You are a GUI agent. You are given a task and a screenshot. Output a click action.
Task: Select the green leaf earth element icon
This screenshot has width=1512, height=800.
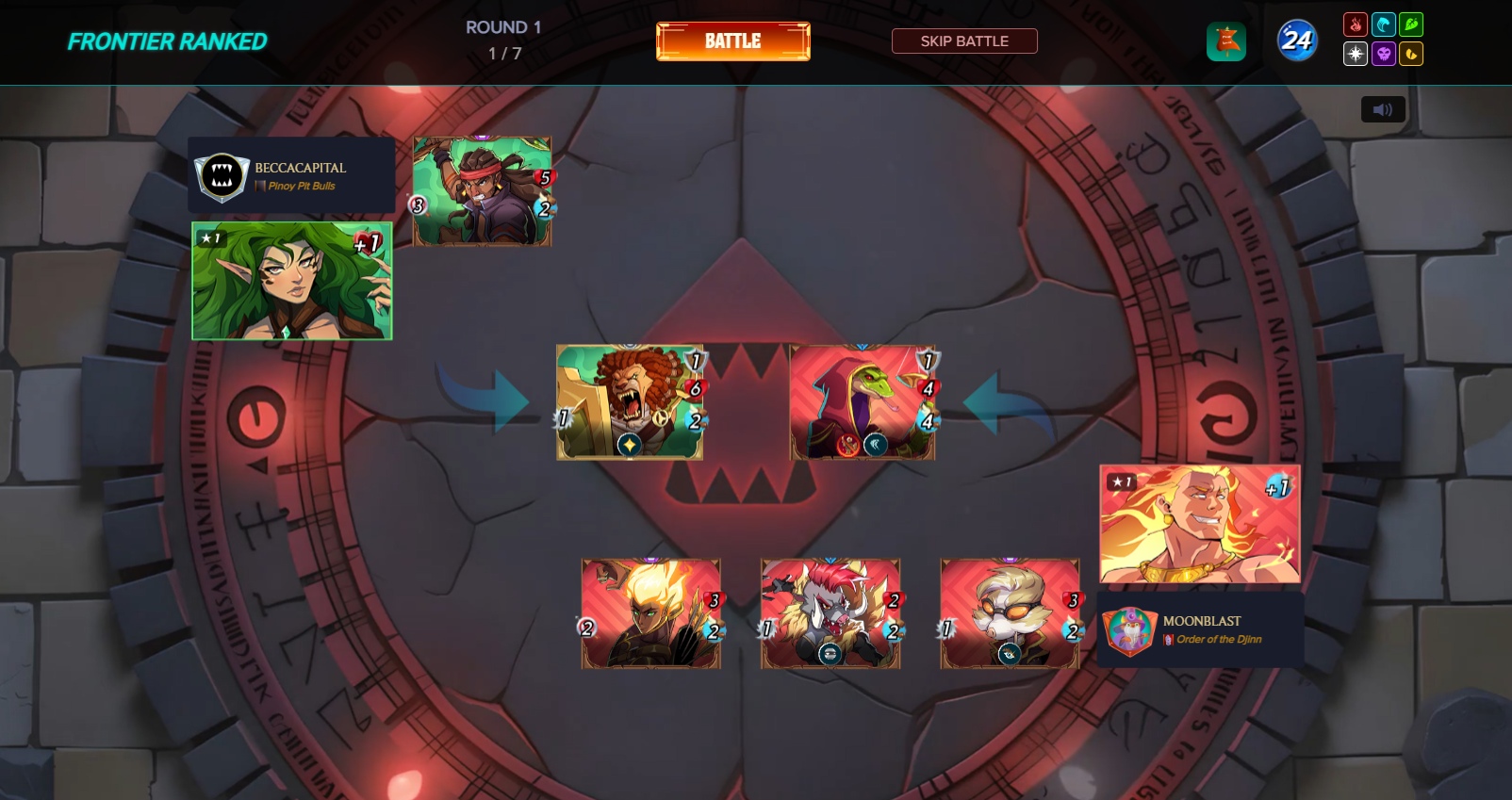[1410, 24]
